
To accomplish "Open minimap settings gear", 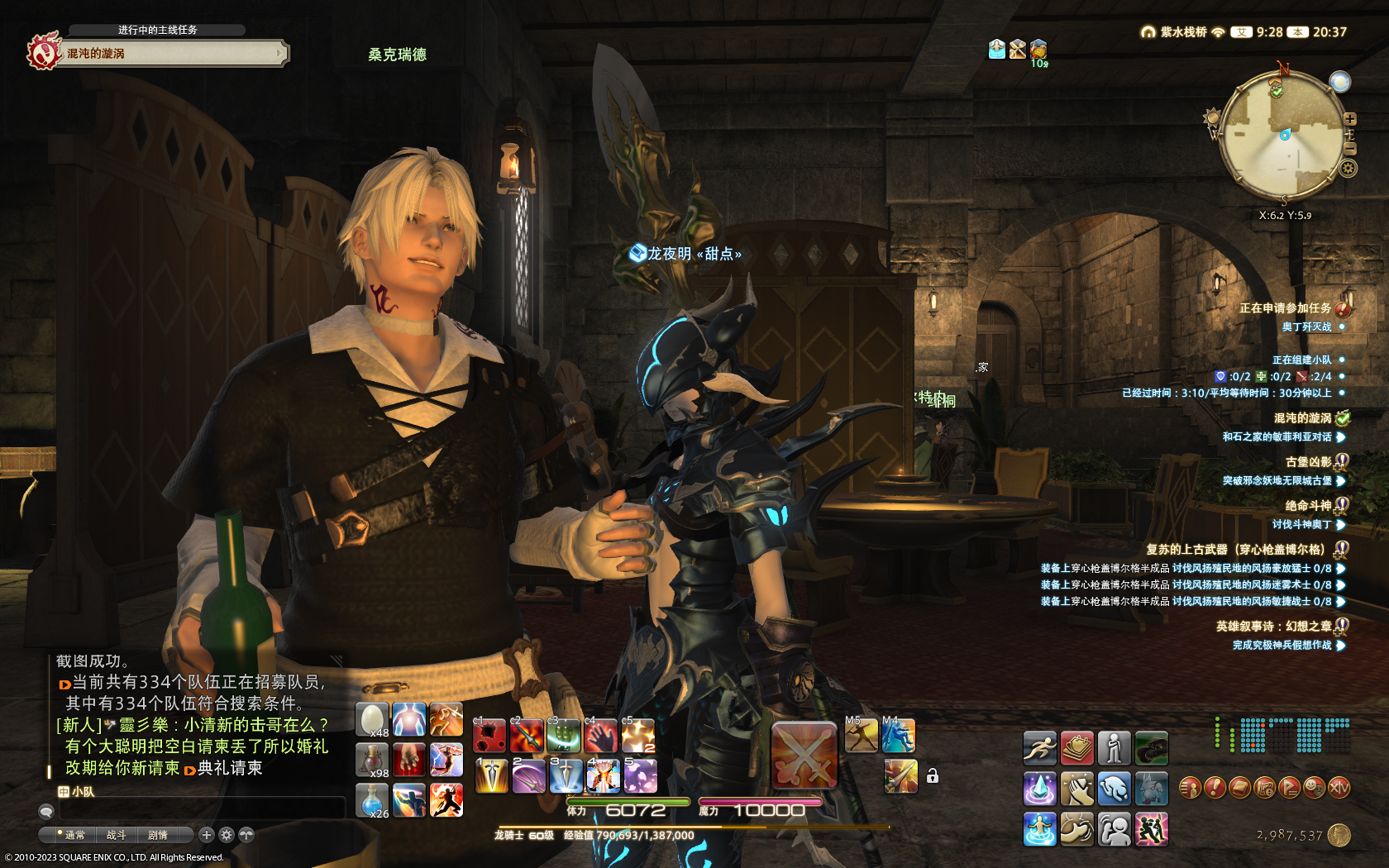I will pyautogui.click(x=1348, y=169).
